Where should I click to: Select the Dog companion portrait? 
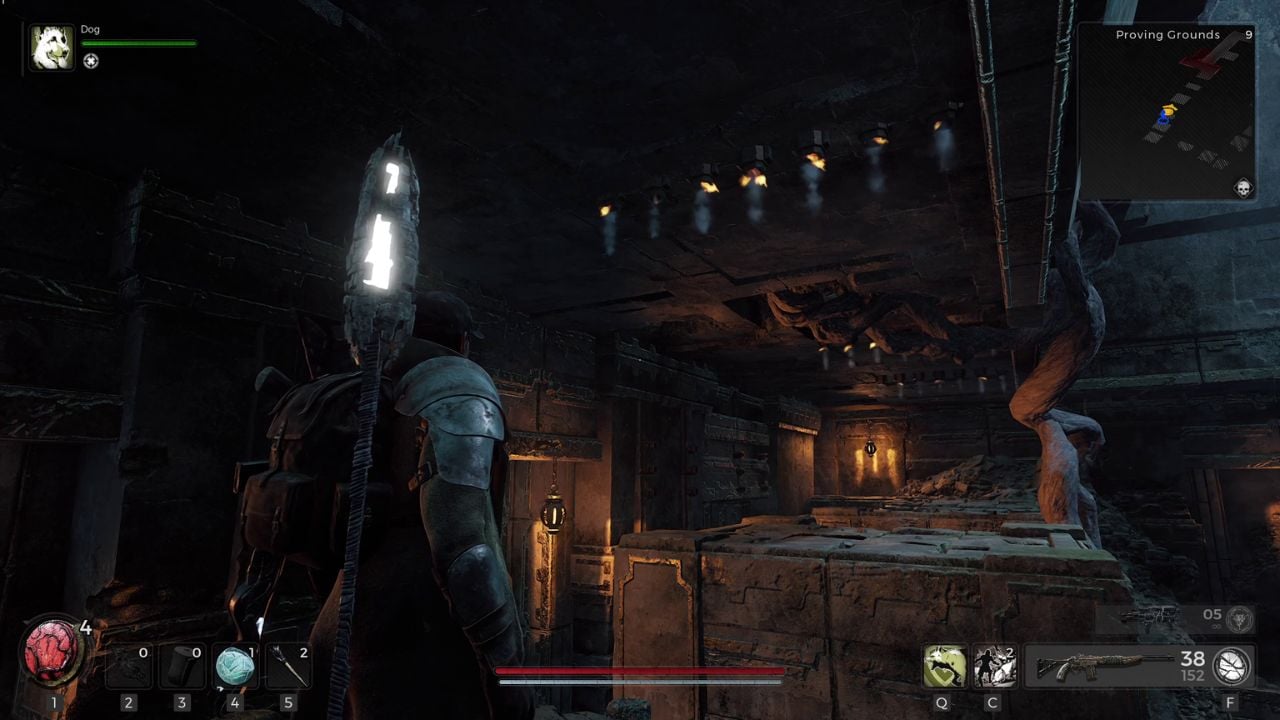pyautogui.click(x=50, y=47)
